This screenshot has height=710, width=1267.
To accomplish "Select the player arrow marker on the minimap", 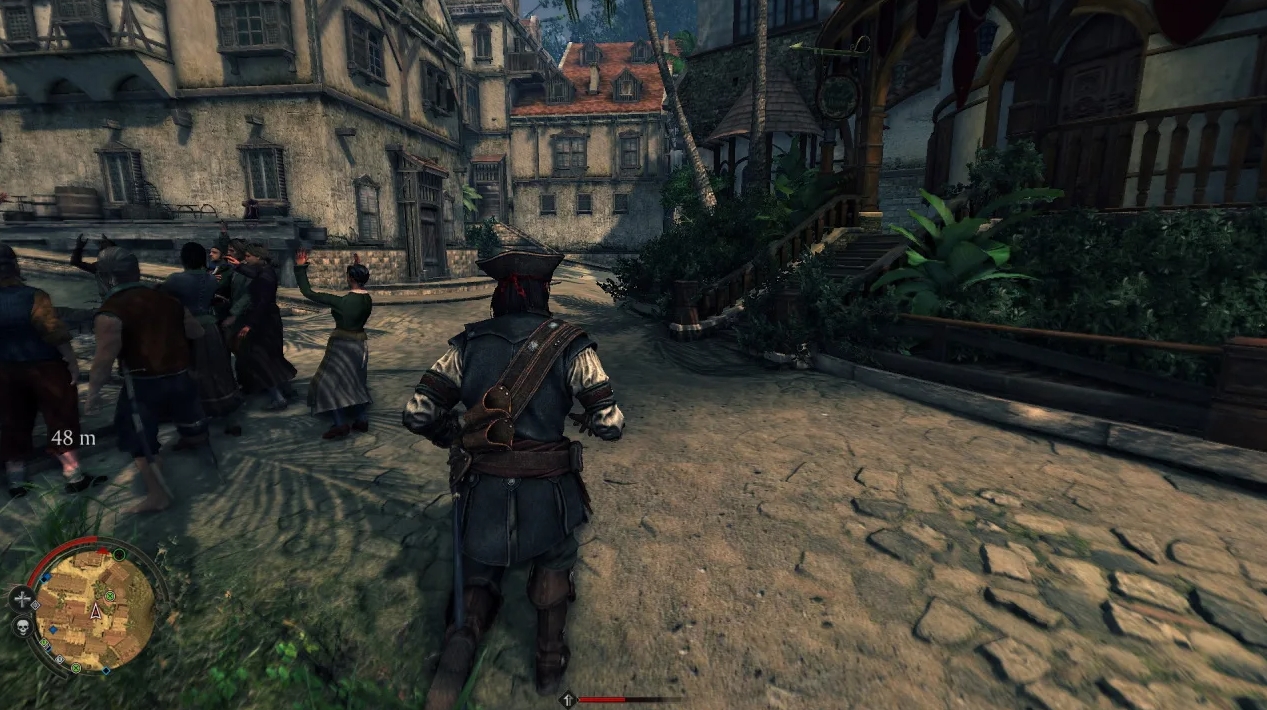I will coord(96,610).
